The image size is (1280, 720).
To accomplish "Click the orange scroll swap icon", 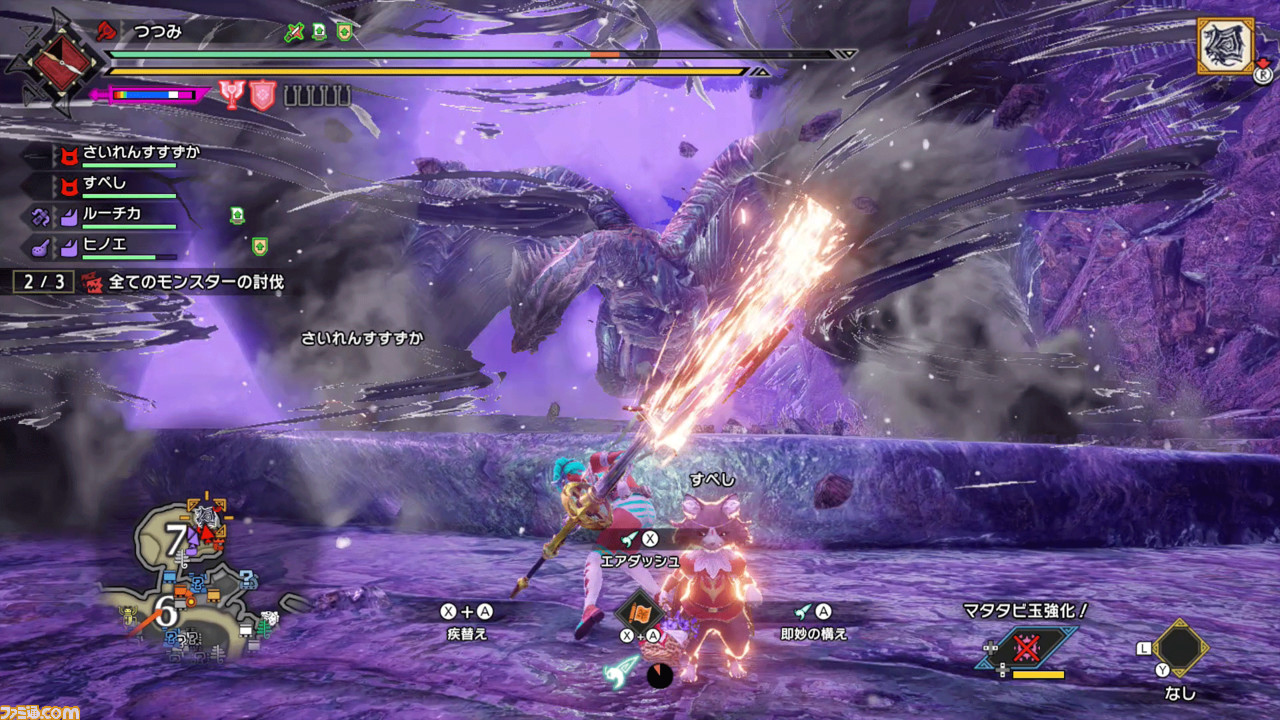I will click(640, 611).
